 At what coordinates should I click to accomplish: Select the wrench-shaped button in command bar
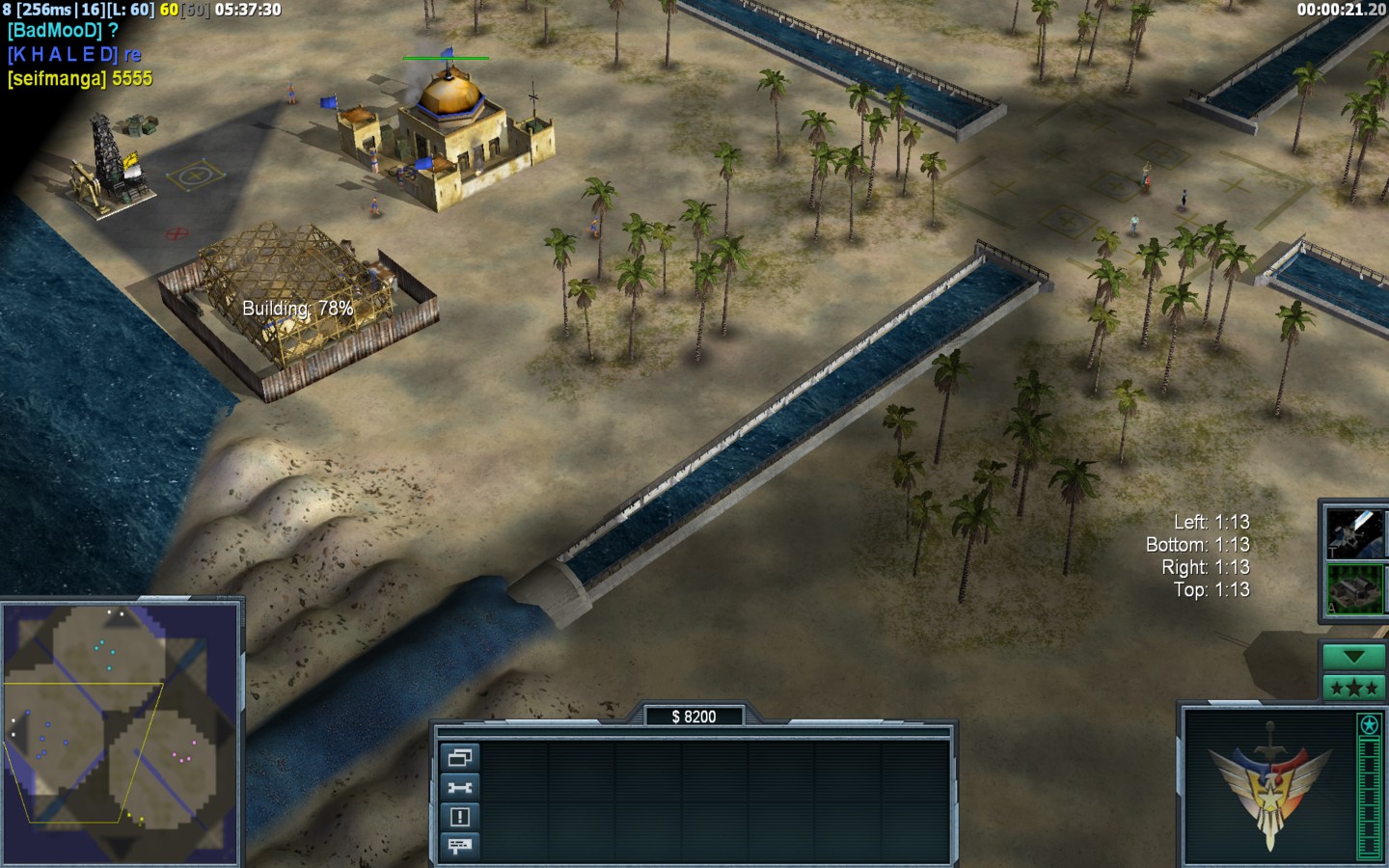pos(459,788)
